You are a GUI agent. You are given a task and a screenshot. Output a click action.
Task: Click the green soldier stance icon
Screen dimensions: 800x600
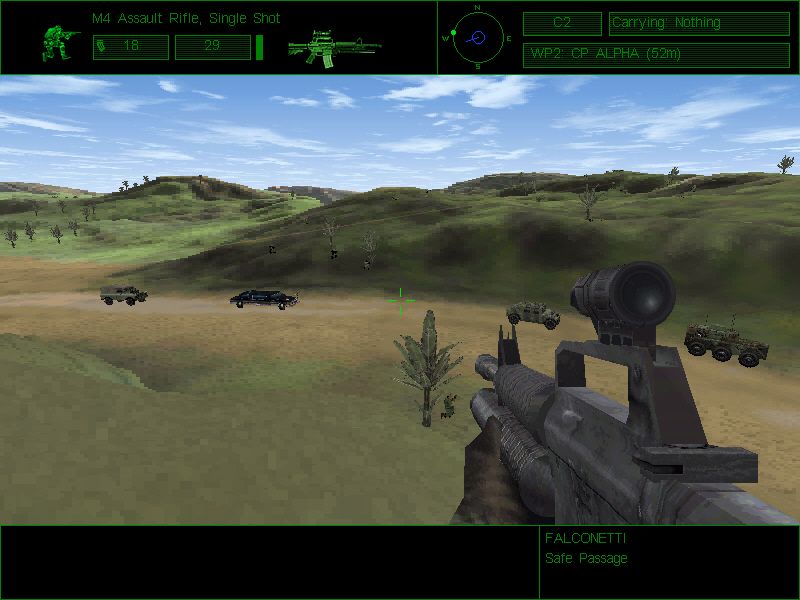point(61,42)
